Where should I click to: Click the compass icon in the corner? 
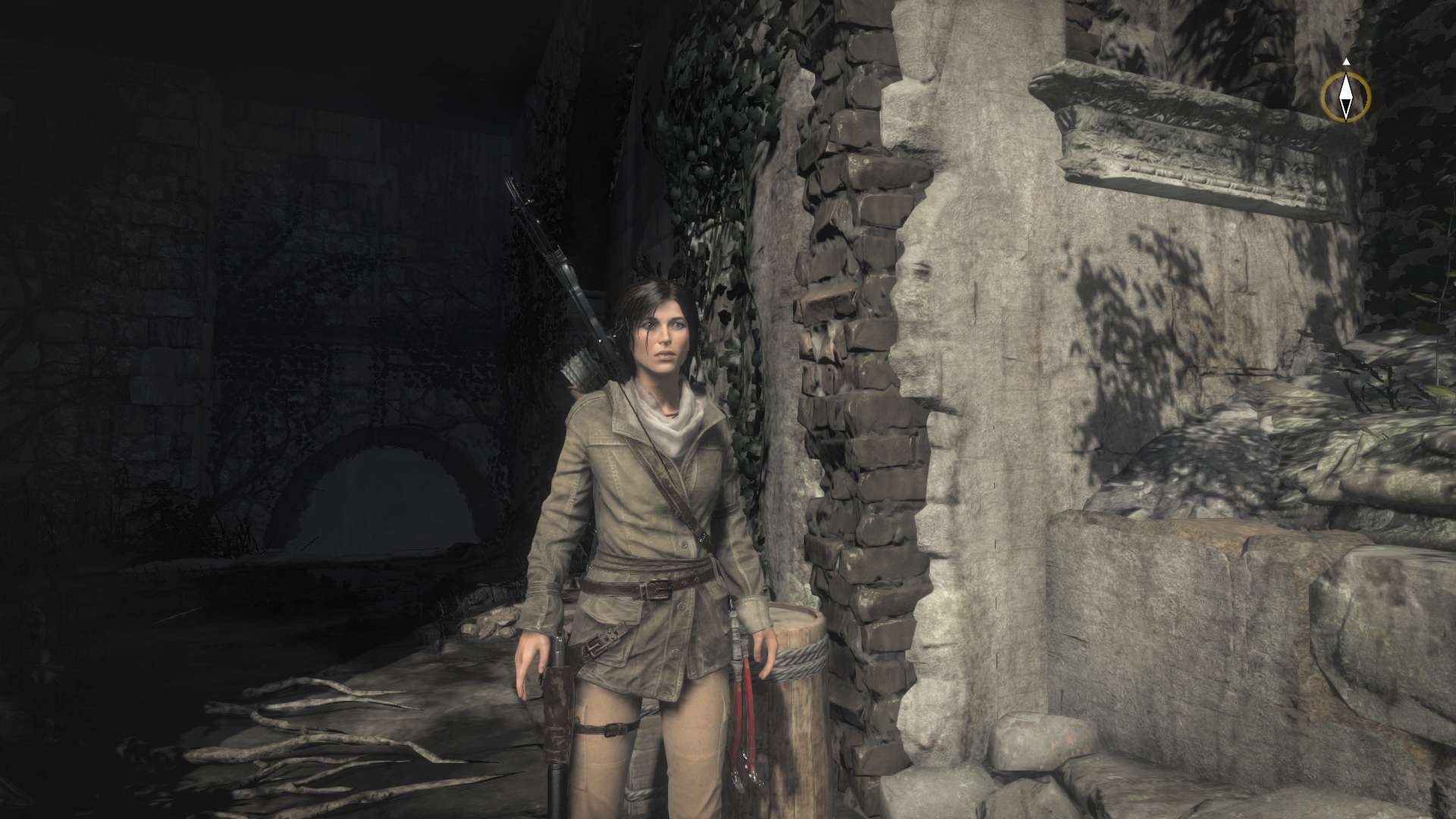pyautogui.click(x=1346, y=96)
